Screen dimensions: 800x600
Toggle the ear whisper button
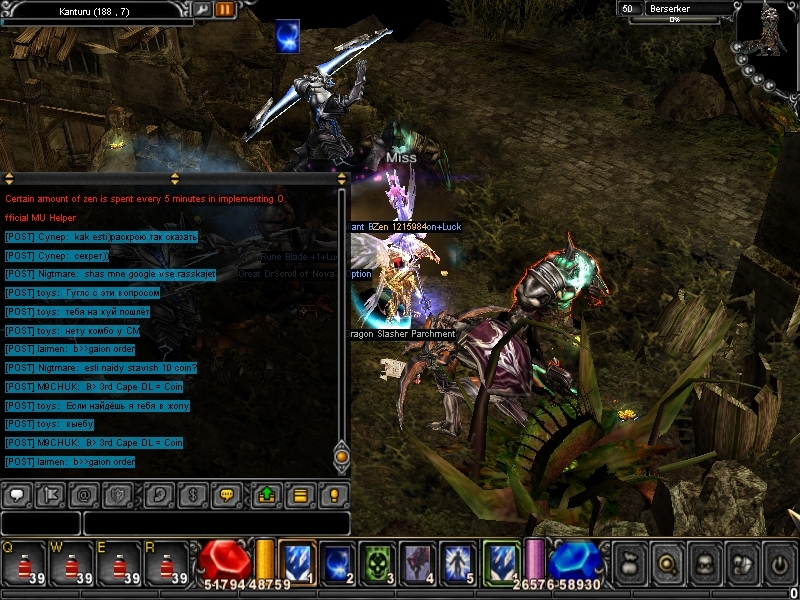pos(158,494)
